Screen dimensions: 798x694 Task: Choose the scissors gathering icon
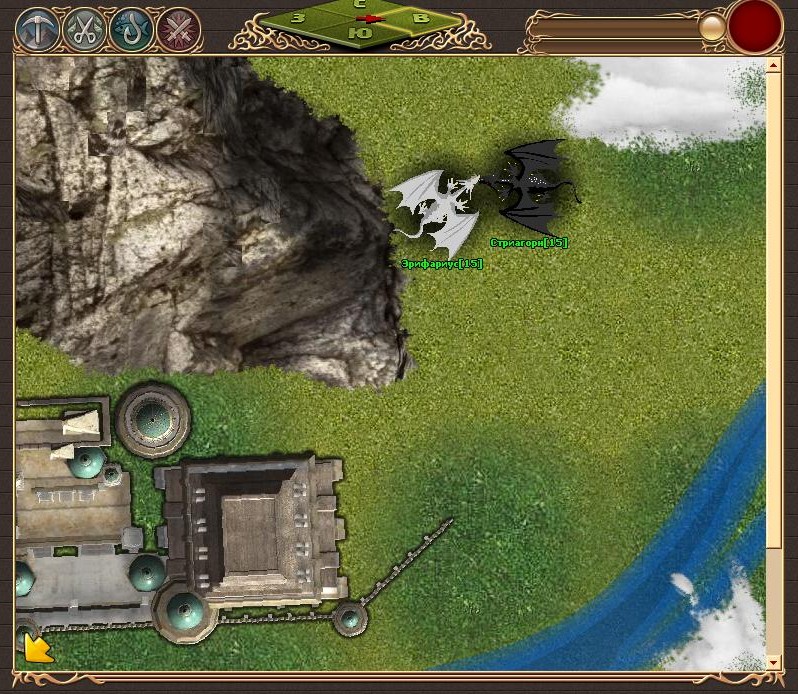84,30
